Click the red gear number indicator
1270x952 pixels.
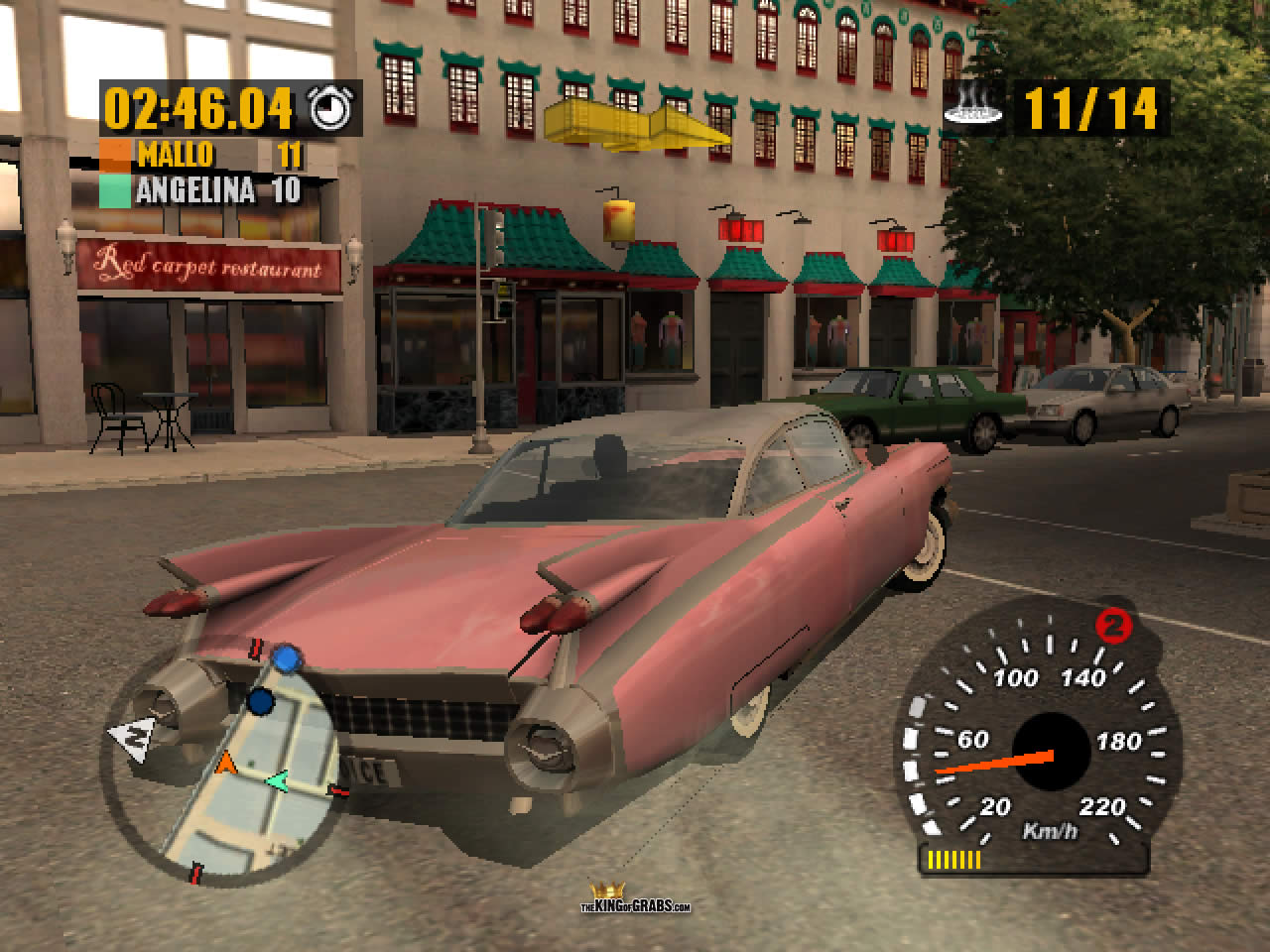coord(1114,627)
